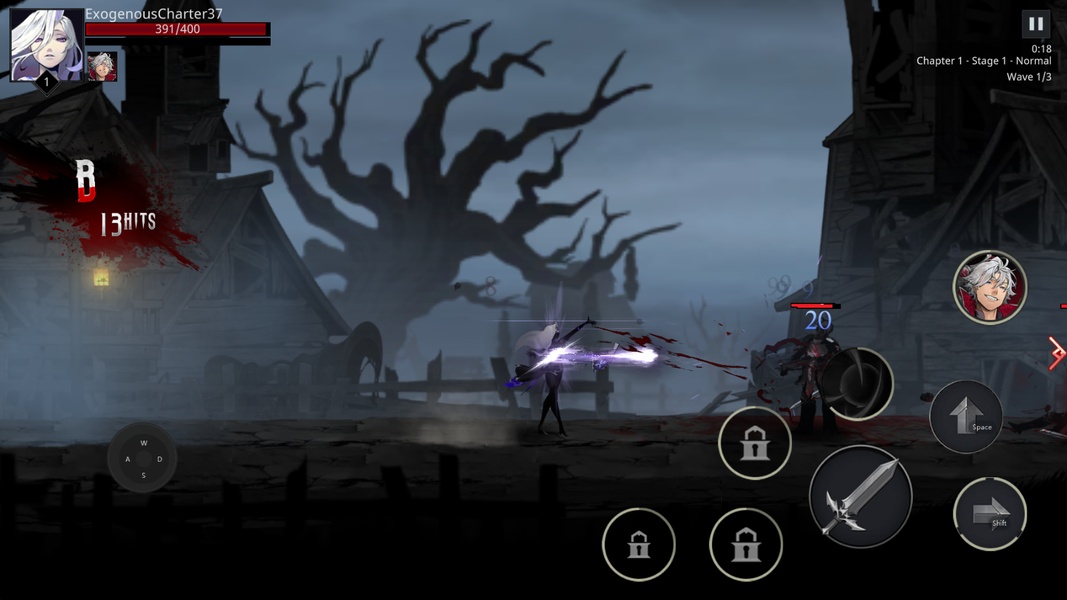Tap the sword attack button

[860, 497]
